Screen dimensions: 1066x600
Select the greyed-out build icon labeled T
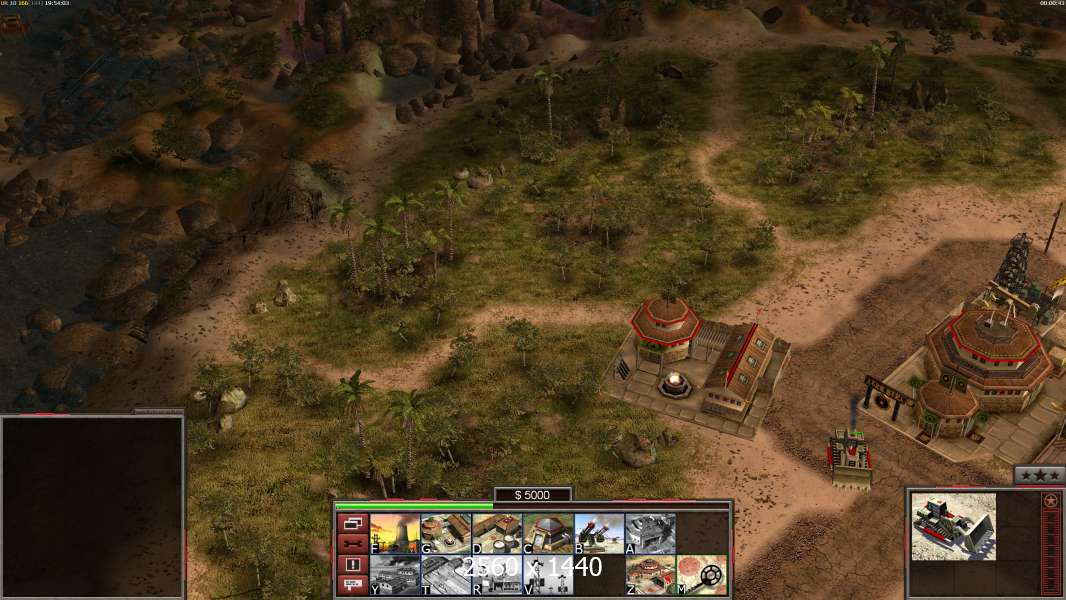click(x=446, y=574)
